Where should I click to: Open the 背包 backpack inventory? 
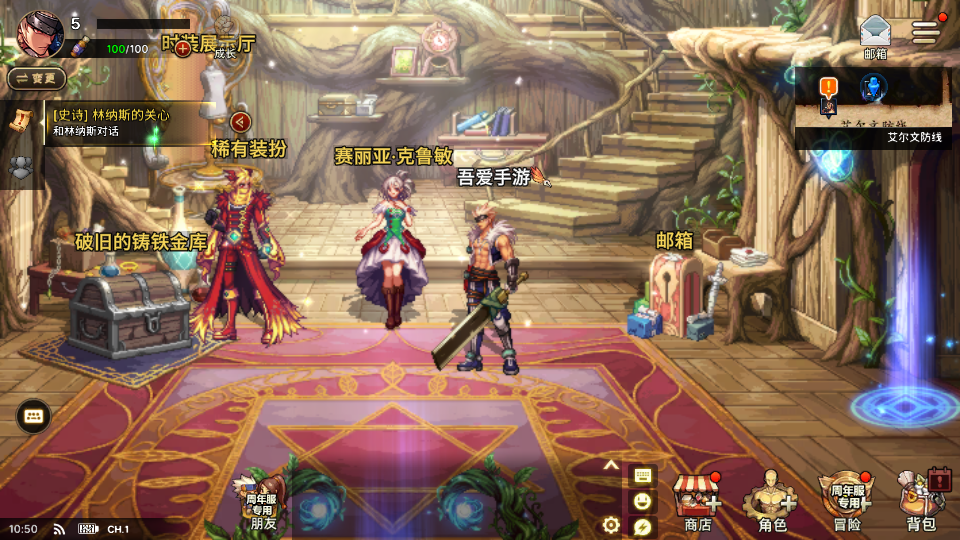(x=922, y=502)
